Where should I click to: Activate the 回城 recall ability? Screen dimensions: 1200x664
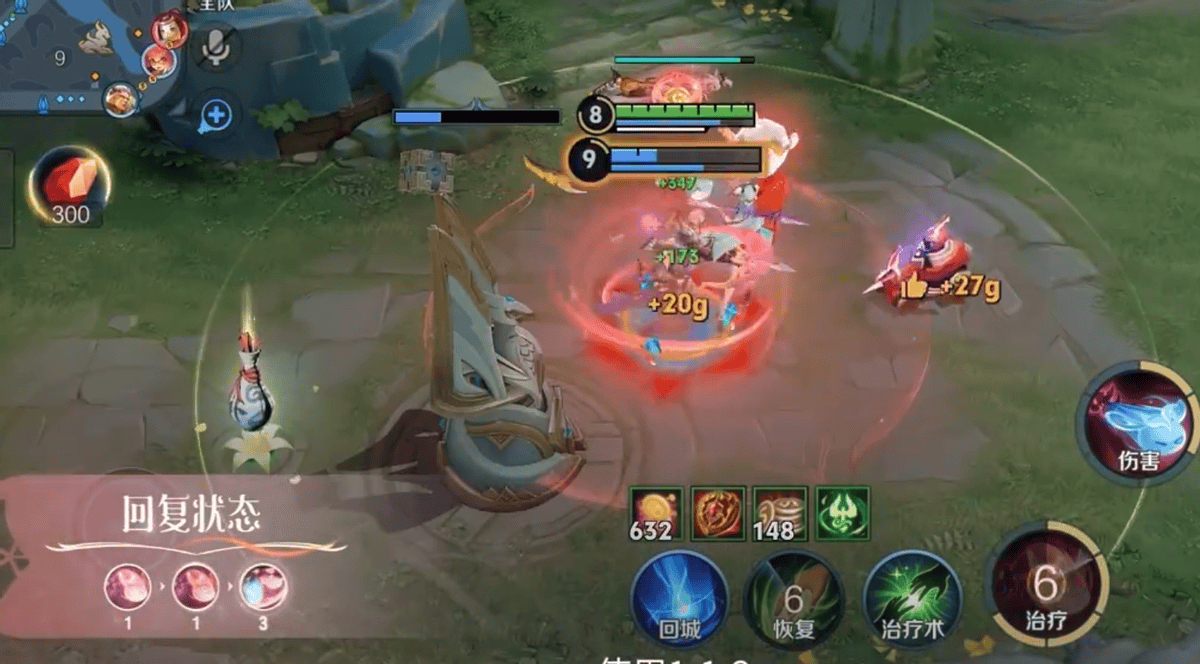point(679,597)
